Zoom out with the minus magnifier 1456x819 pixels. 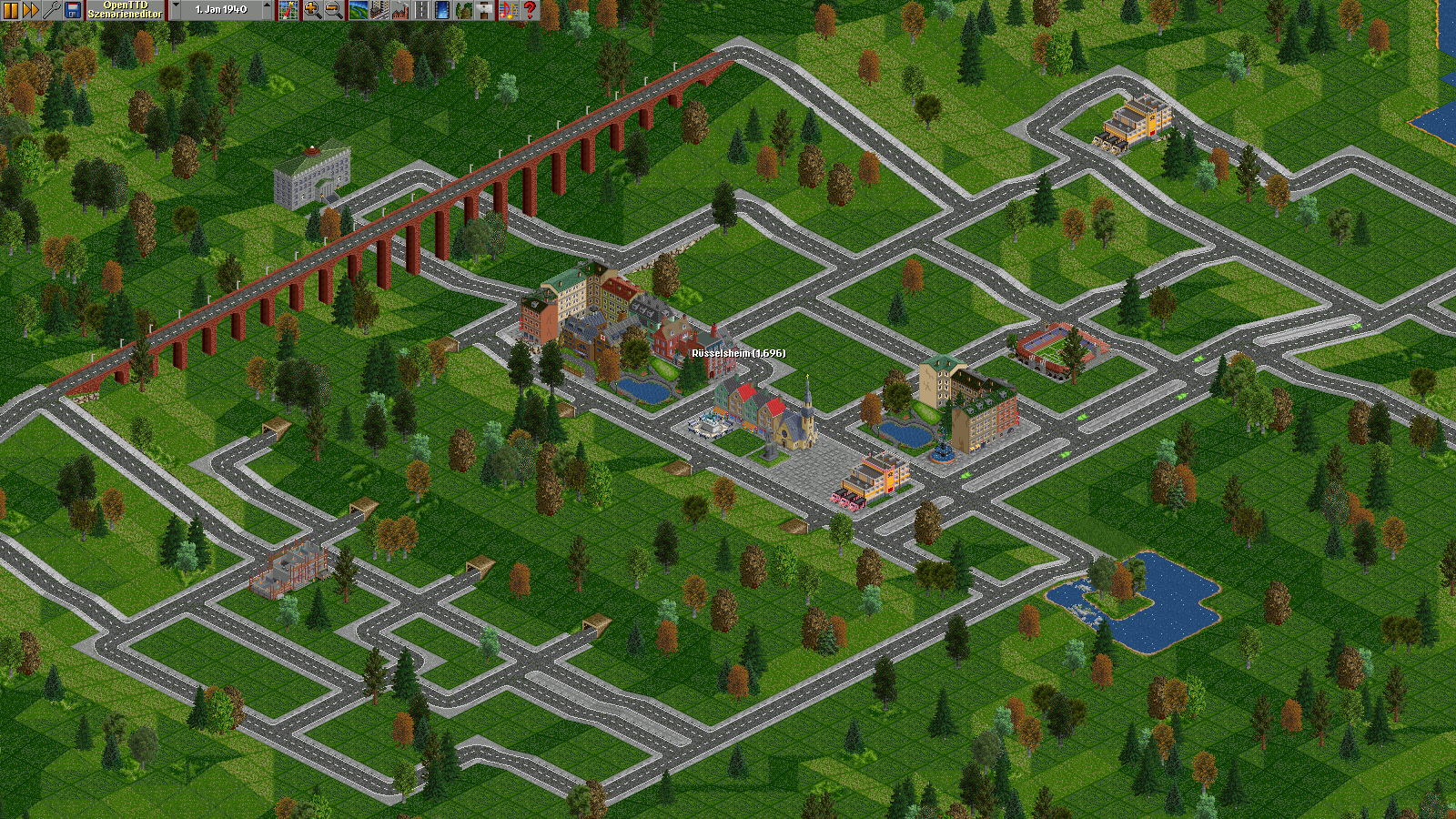click(333, 10)
